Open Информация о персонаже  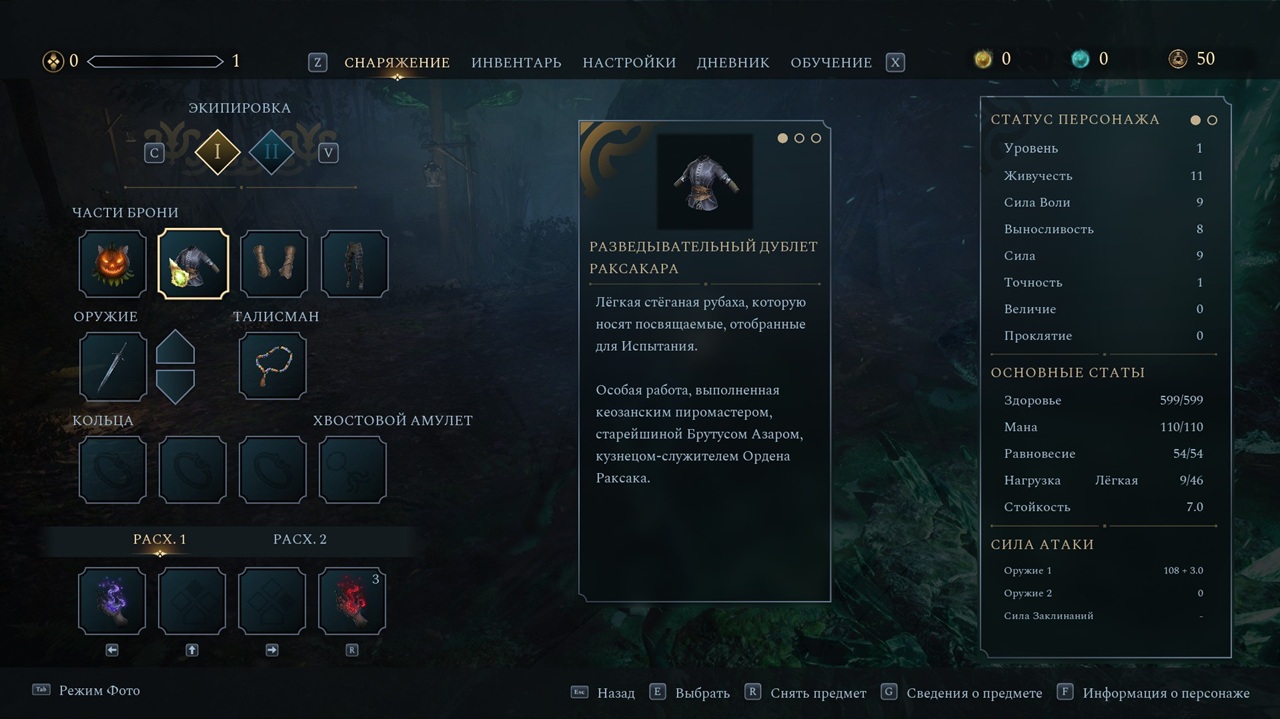point(1165,693)
